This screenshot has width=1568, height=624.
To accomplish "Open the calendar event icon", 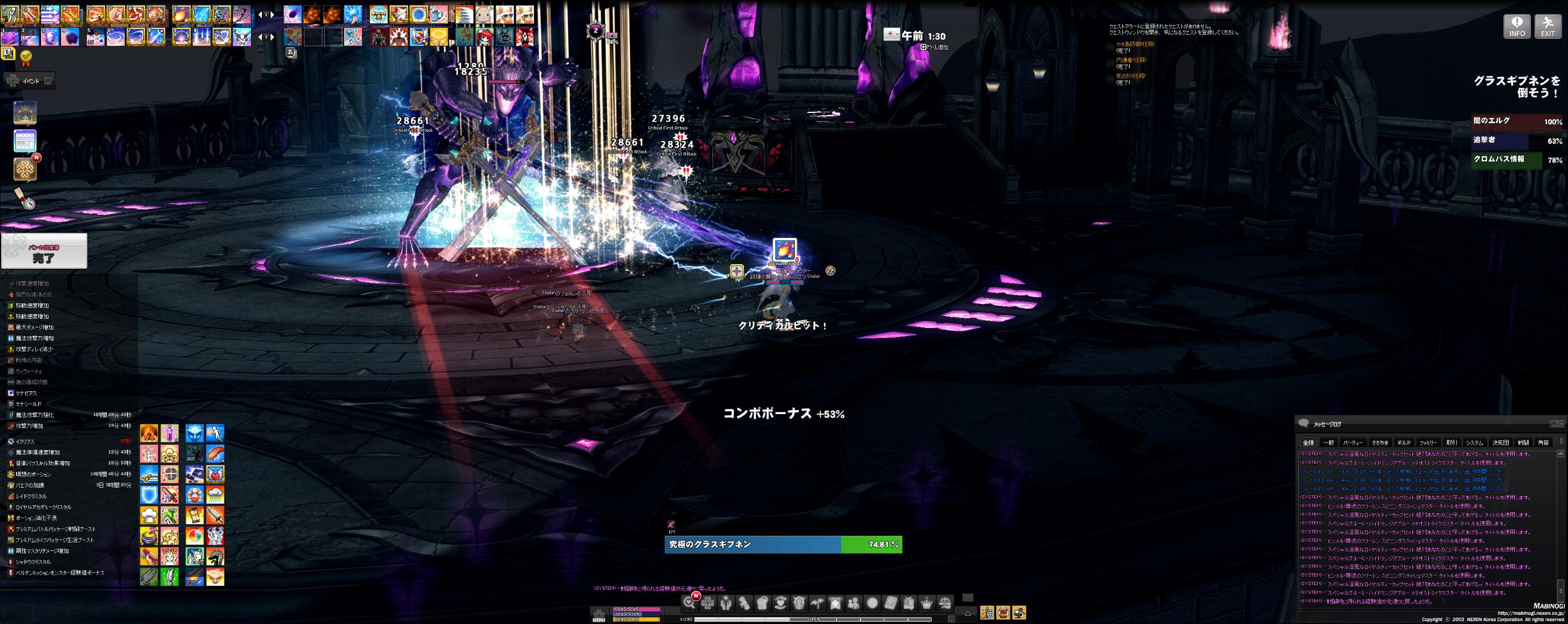I will (25, 141).
